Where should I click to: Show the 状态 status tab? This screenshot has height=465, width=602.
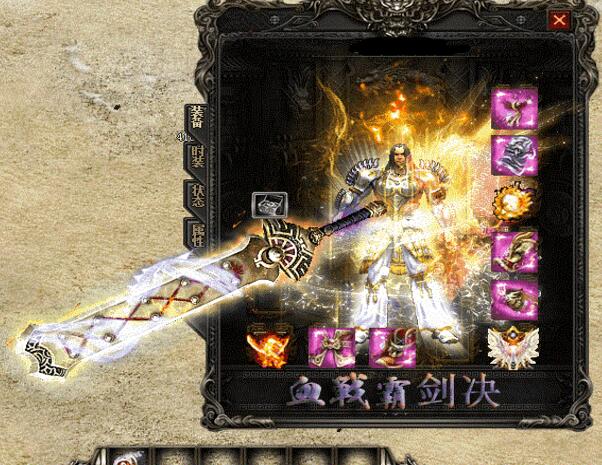[197, 195]
